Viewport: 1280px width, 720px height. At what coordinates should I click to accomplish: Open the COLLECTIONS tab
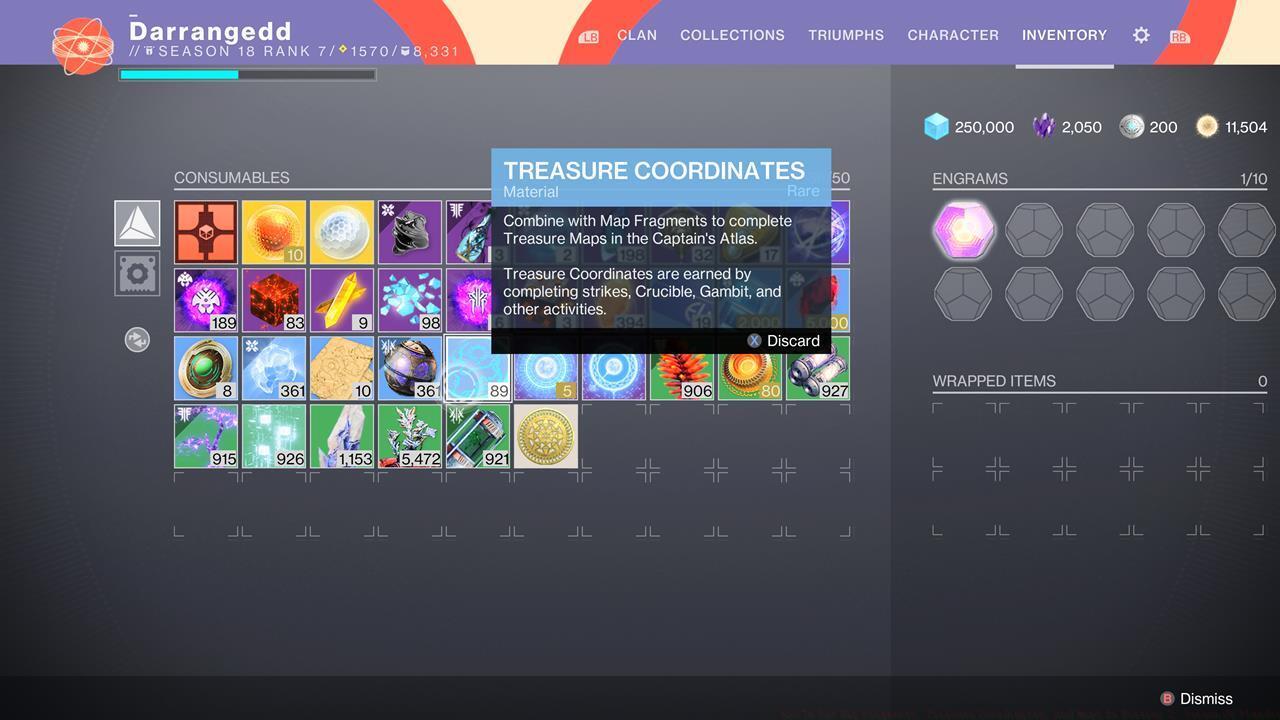[732, 35]
